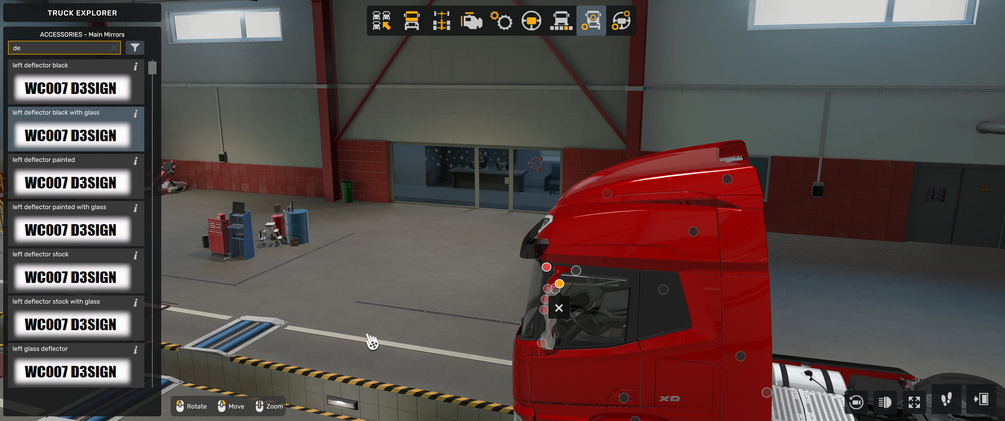Click the accessory search field
Image resolution: width=1005 pixels, height=421 pixels.
click(x=58, y=48)
